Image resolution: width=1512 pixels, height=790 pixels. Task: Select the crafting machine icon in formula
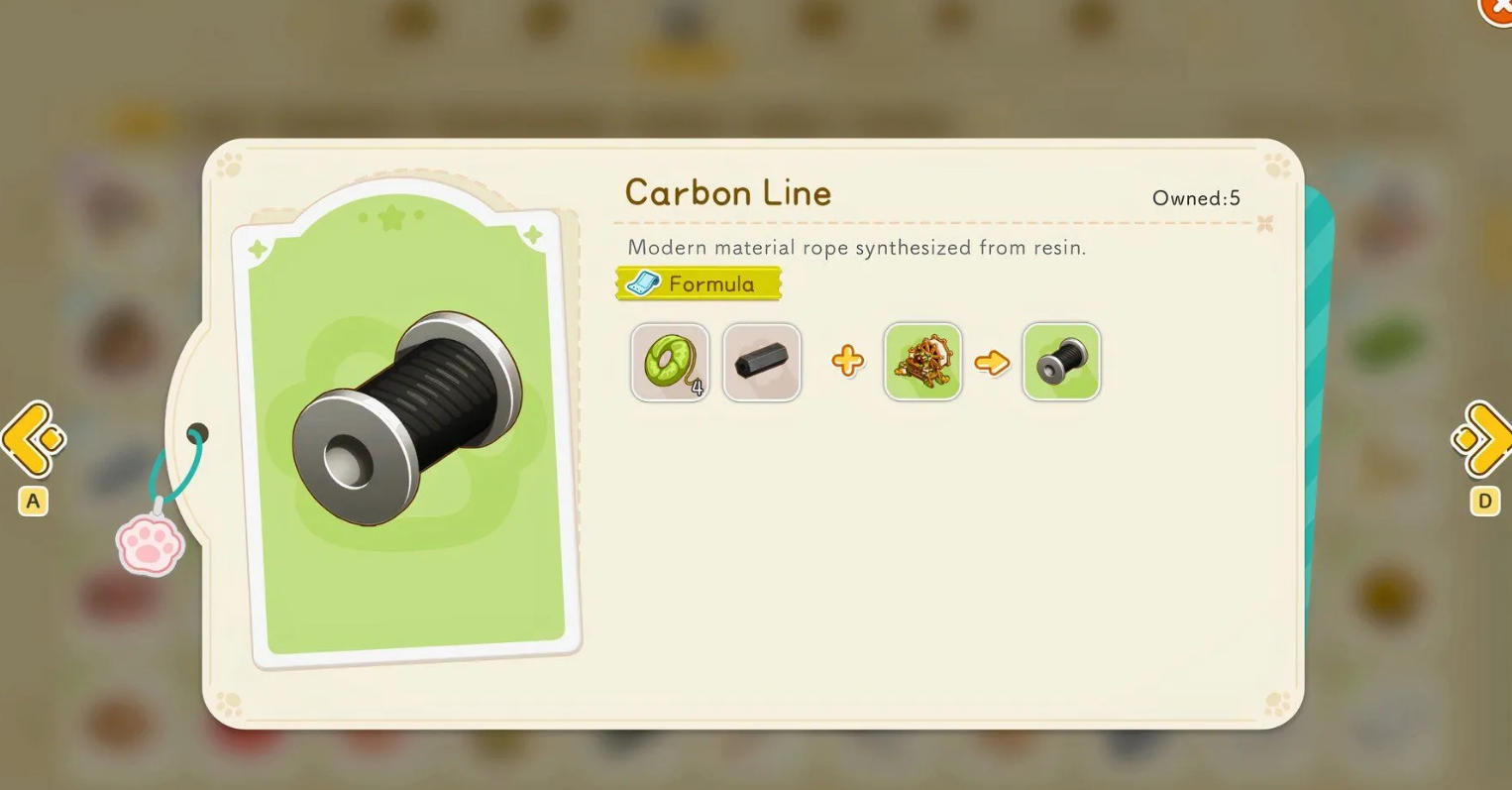(922, 362)
